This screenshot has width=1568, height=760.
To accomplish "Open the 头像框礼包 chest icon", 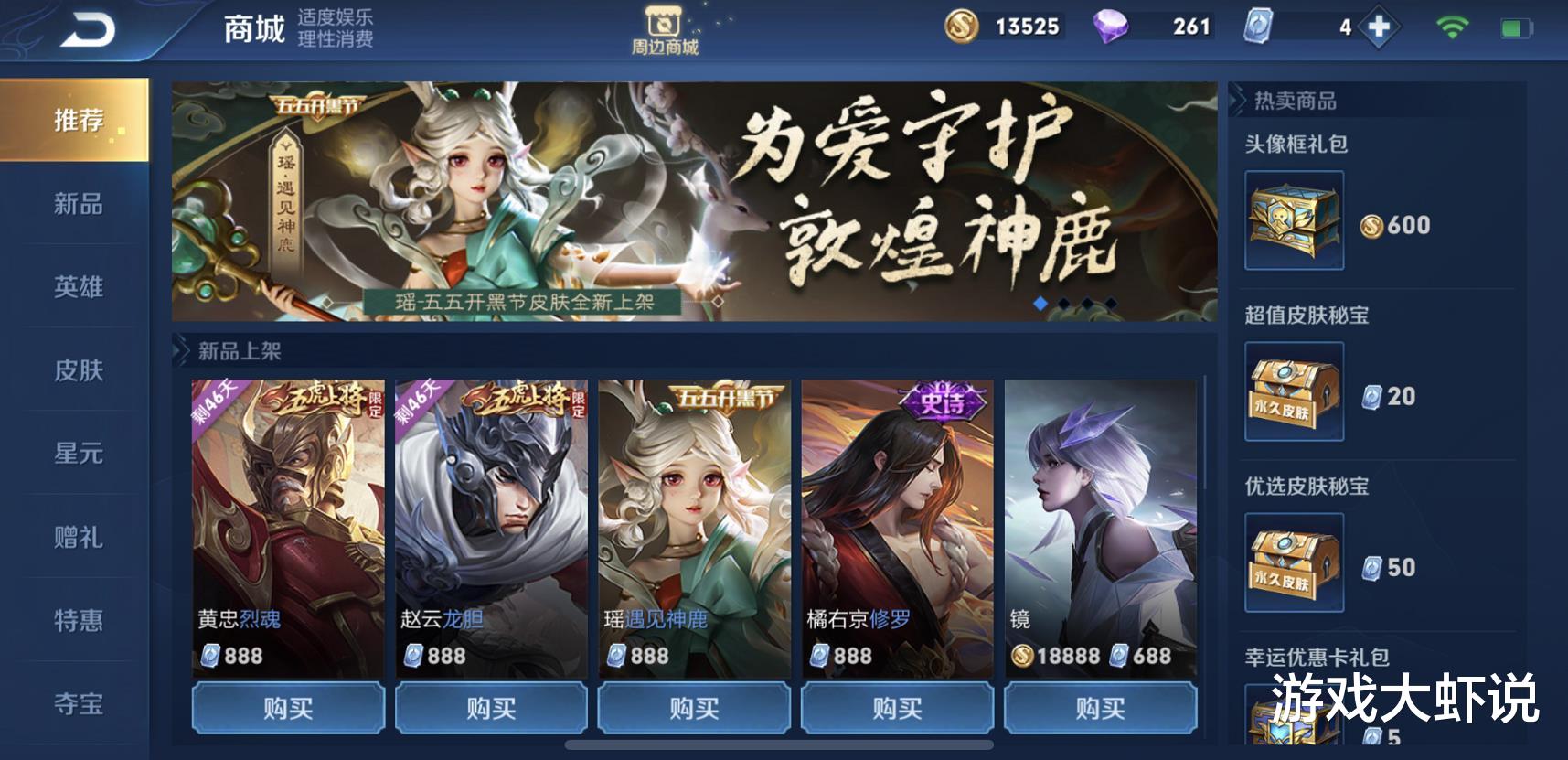I will coord(1293,221).
